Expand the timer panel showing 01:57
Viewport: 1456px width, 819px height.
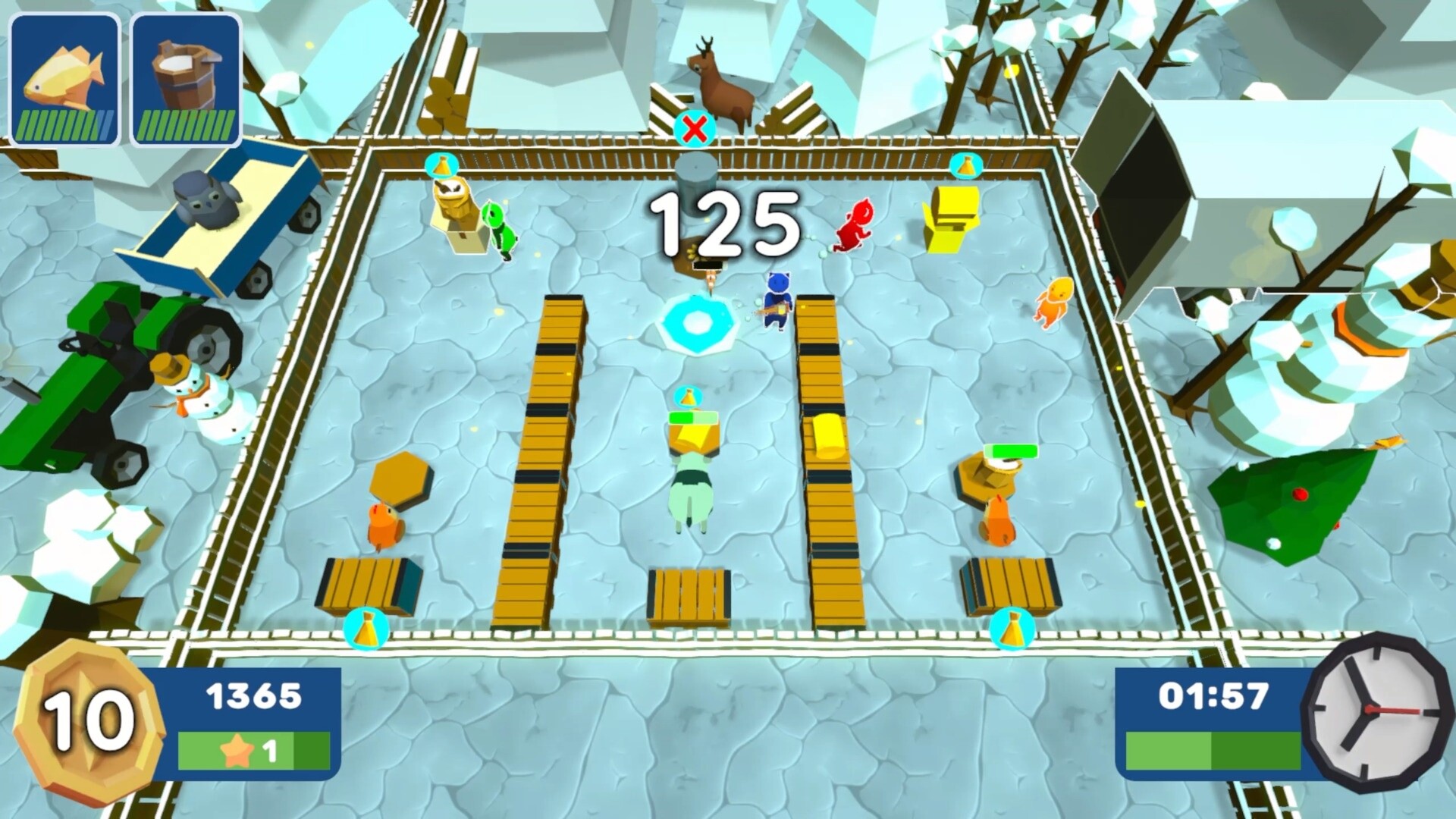click(x=1213, y=695)
